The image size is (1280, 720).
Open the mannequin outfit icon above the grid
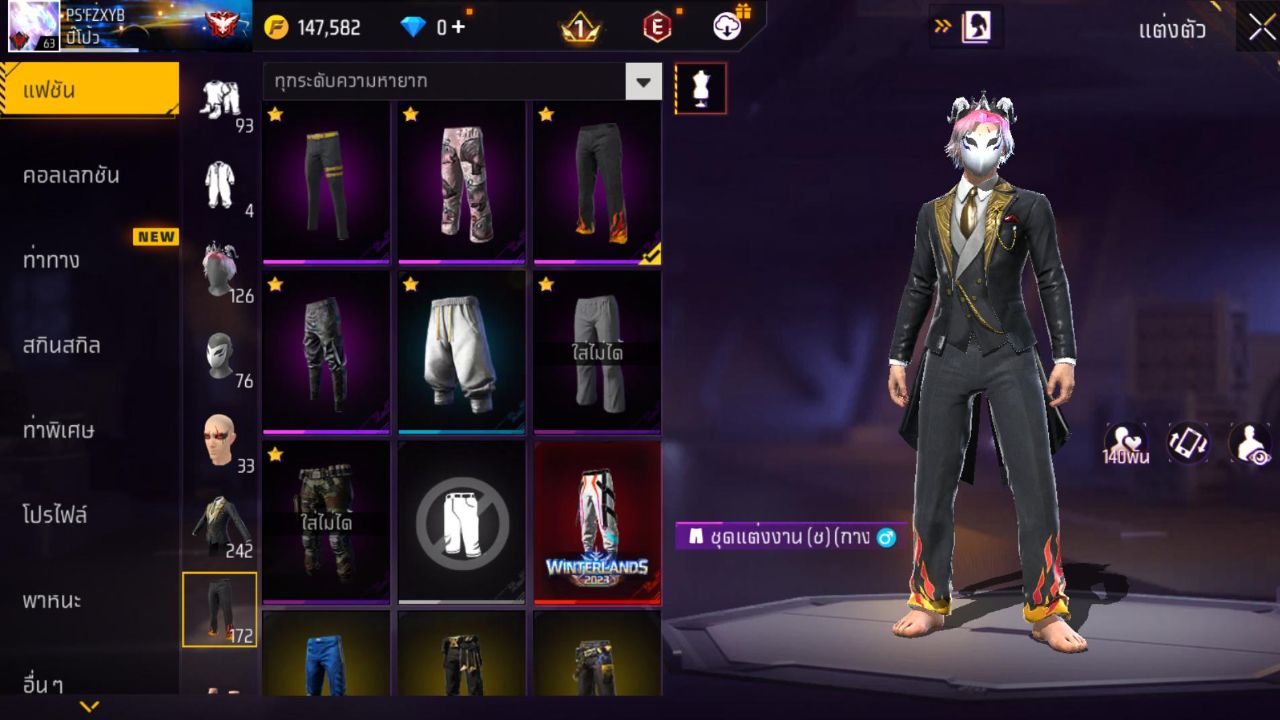point(701,87)
